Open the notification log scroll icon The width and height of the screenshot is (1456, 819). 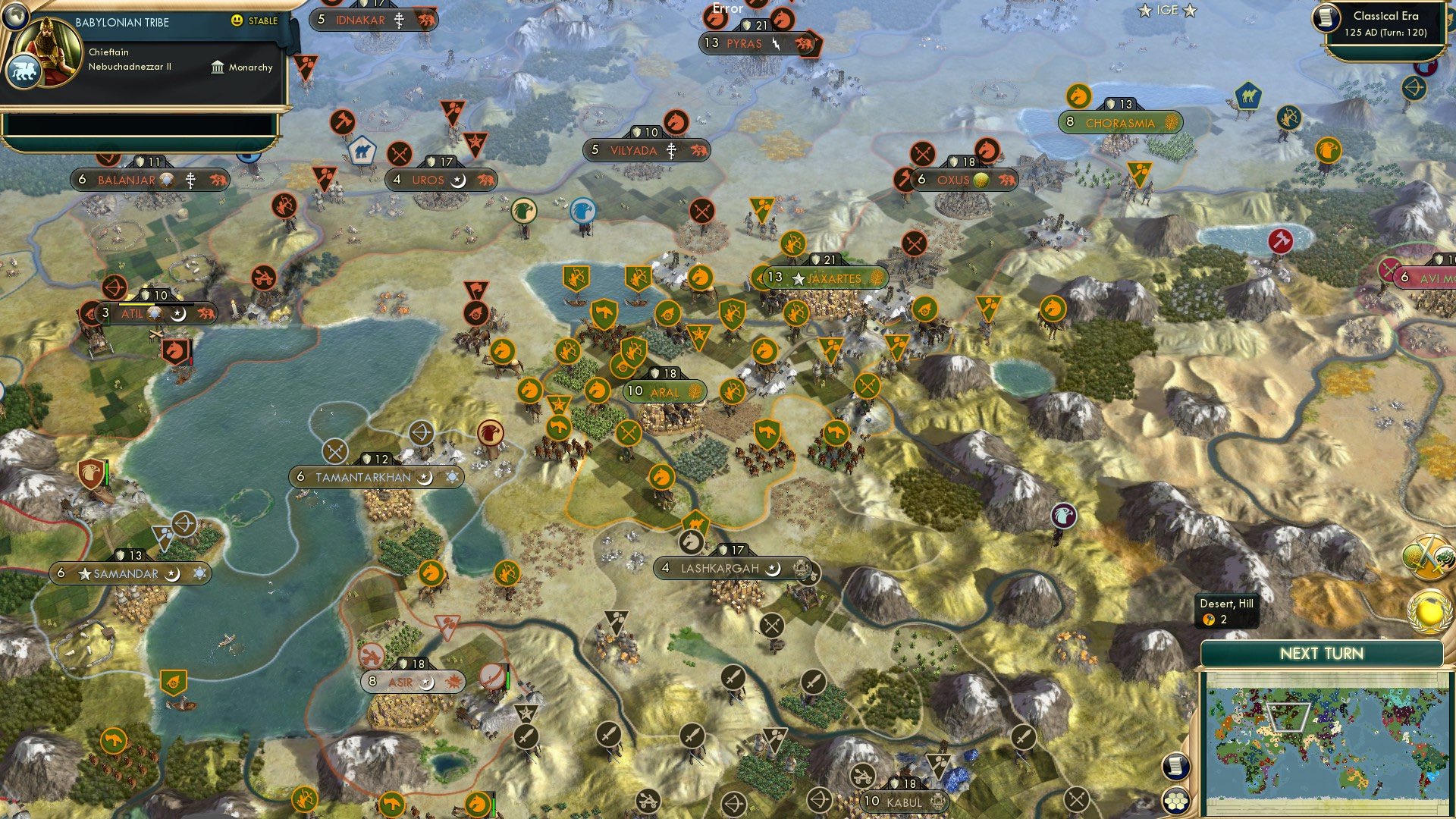pyautogui.click(x=1175, y=766)
